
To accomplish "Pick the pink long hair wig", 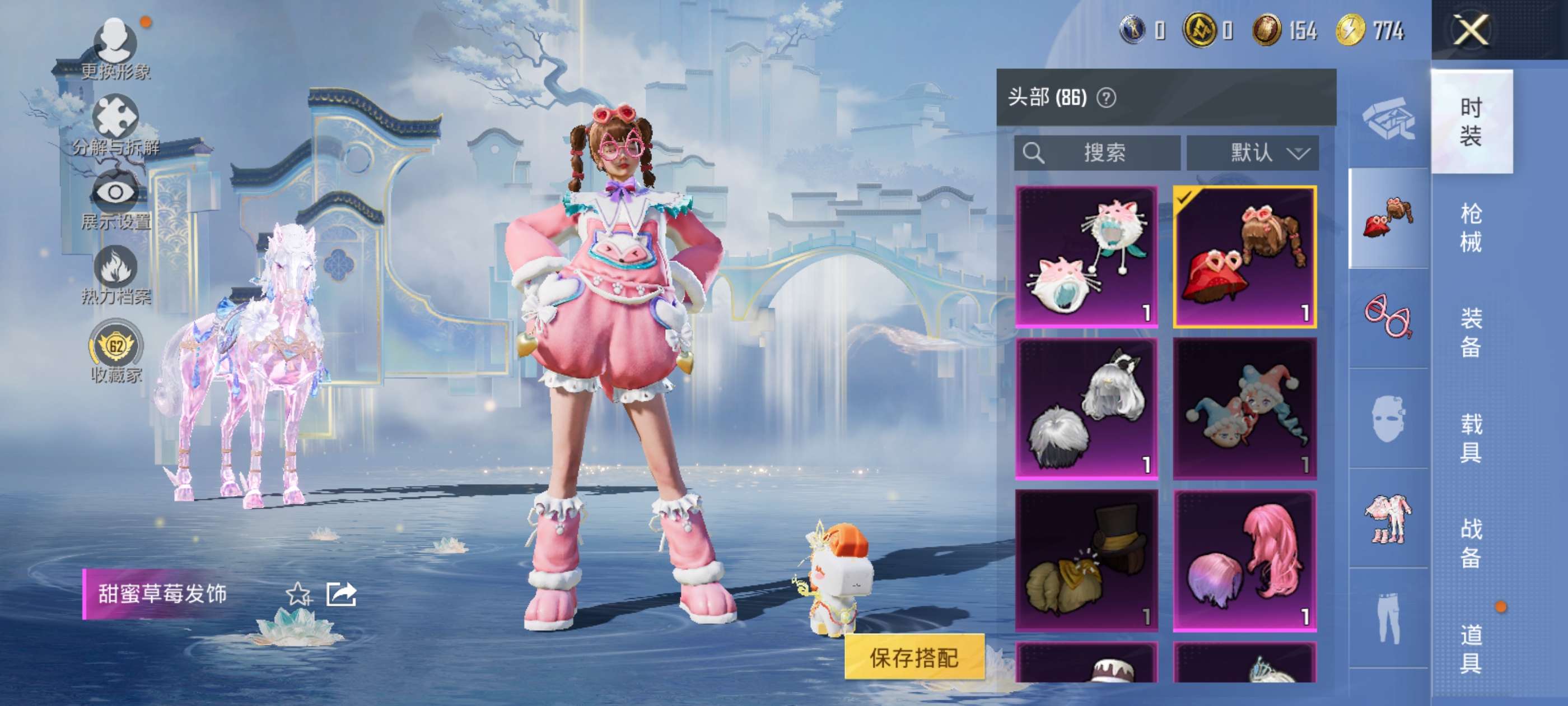I will [x=1245, y=560].
